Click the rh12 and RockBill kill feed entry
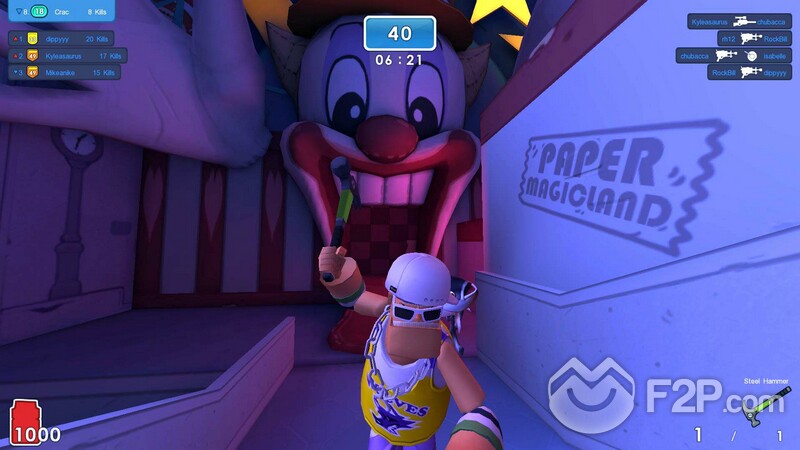 coord(749,38)
